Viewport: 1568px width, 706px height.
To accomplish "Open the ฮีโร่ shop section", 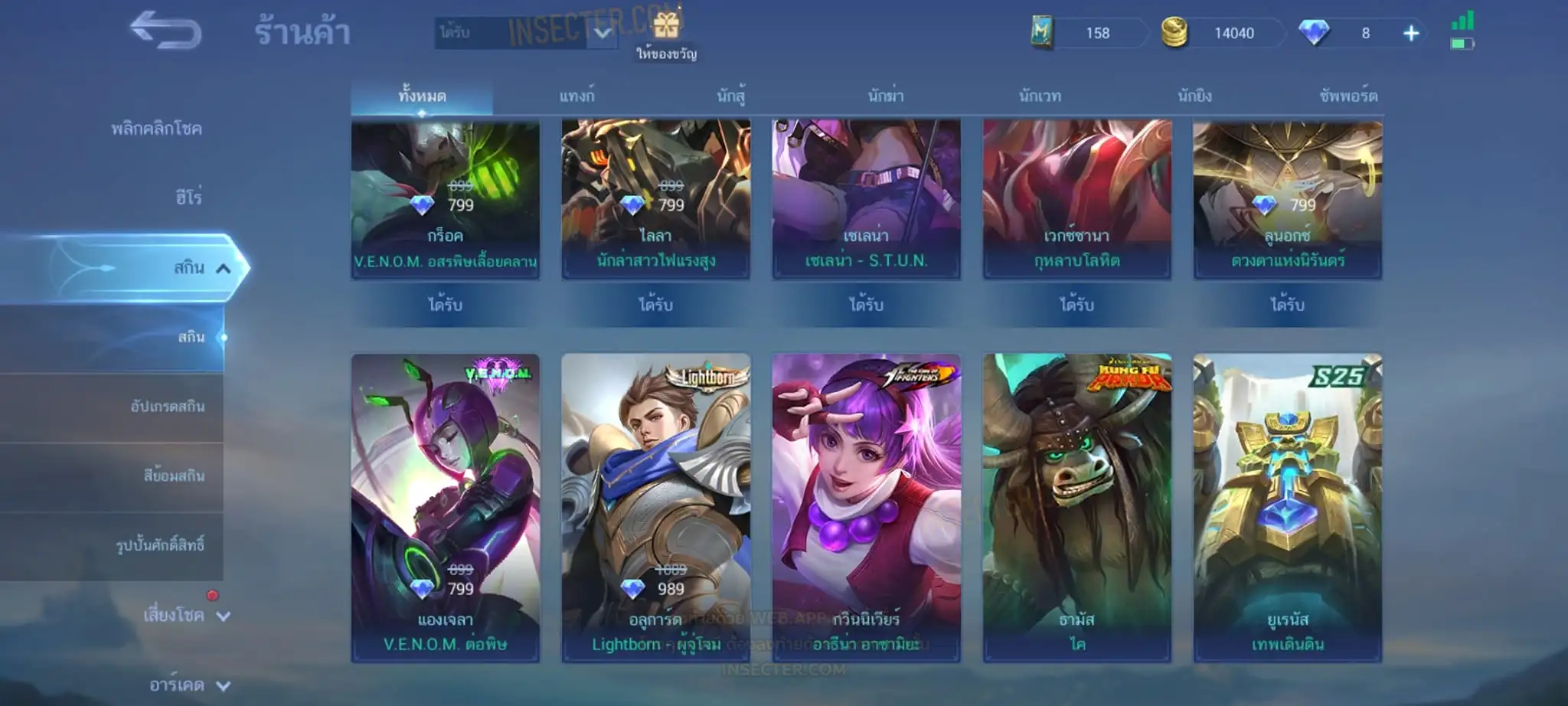I will (188, 198).
